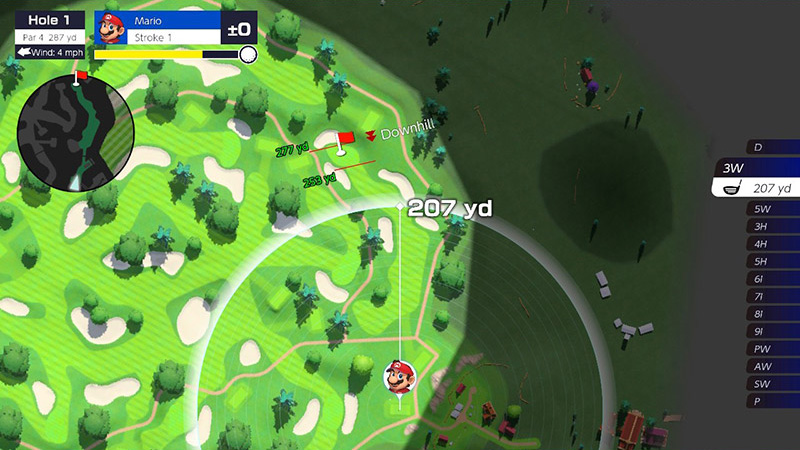Click Mario's player portrait icon
The width and height of the screenshot is (800, 450).
coord(110,27)
